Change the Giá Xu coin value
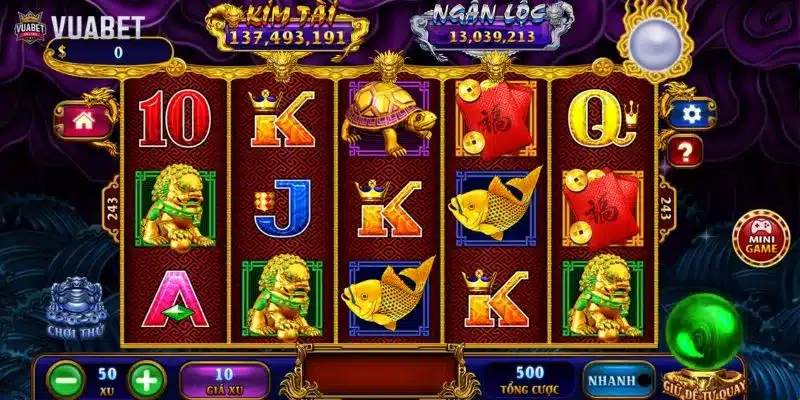800x400 pixels. (x=224, y=380)
